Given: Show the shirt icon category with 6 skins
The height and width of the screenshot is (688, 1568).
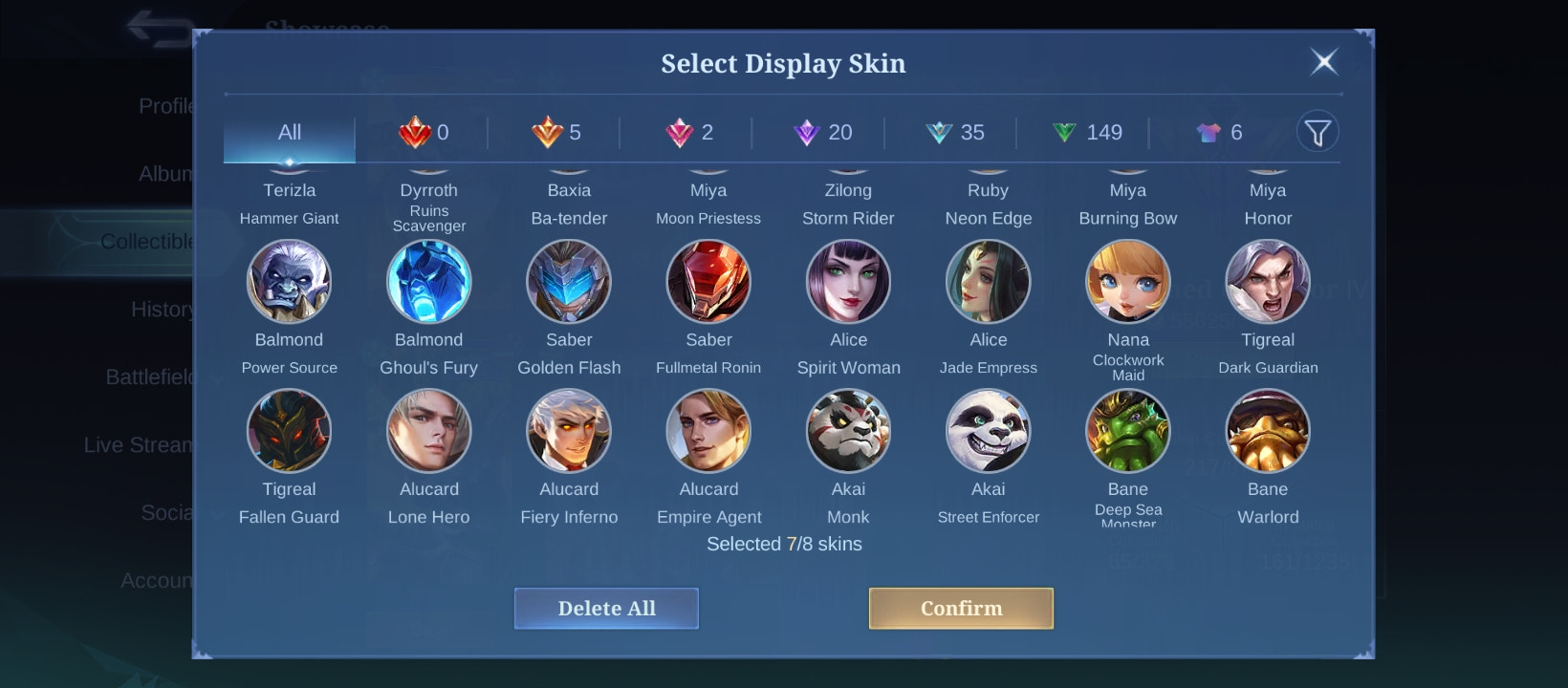Looking at the screenshot, I should pos(1220,133).
